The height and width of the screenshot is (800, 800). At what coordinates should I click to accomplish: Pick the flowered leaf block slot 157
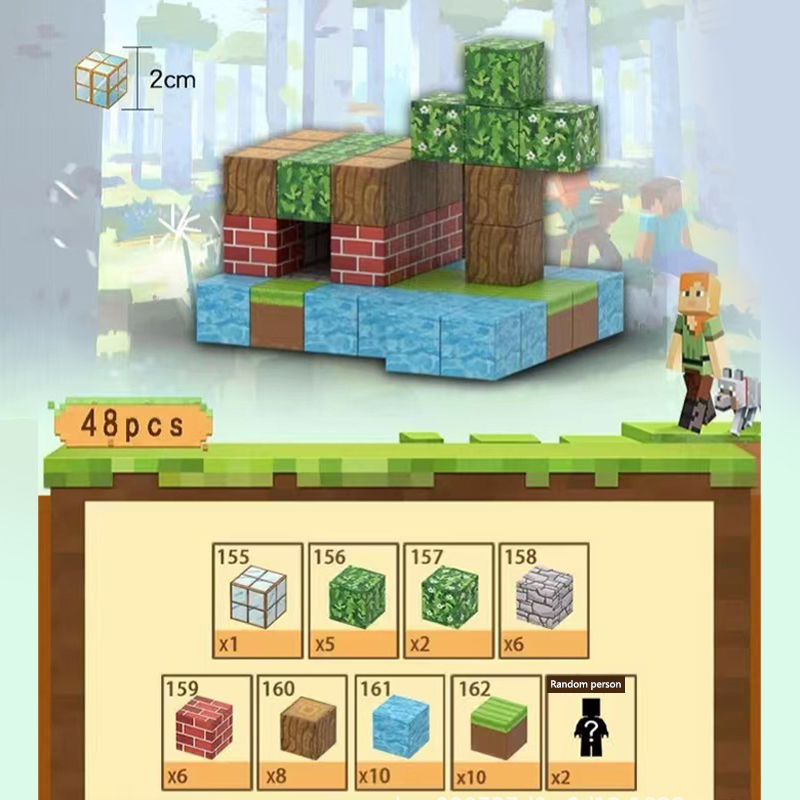pos(449,599)
